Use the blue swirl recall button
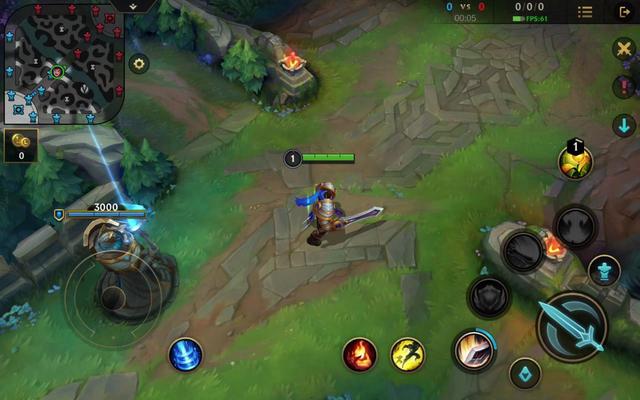640x400 pixels. tap(185, 353)
